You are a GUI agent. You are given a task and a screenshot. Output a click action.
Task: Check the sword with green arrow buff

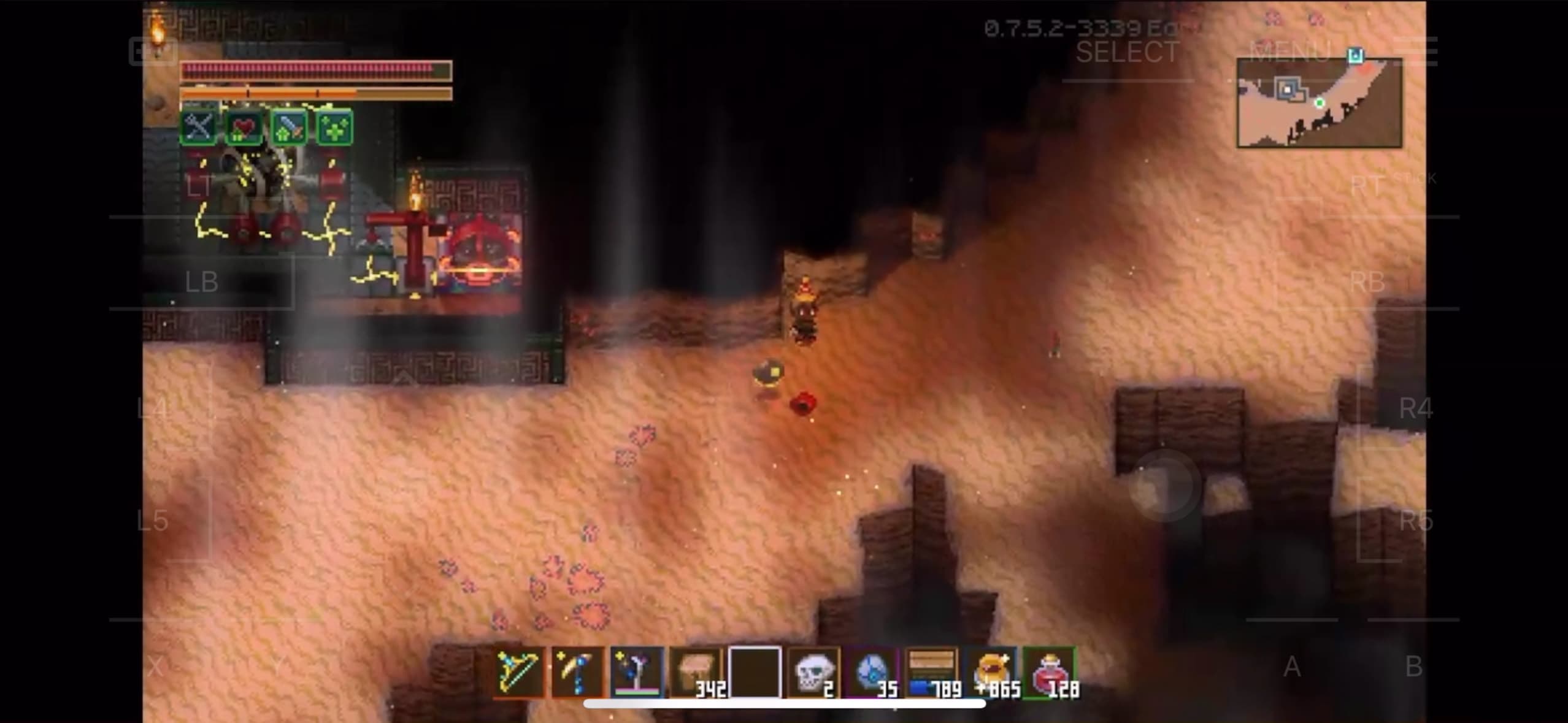pos(289,128)
